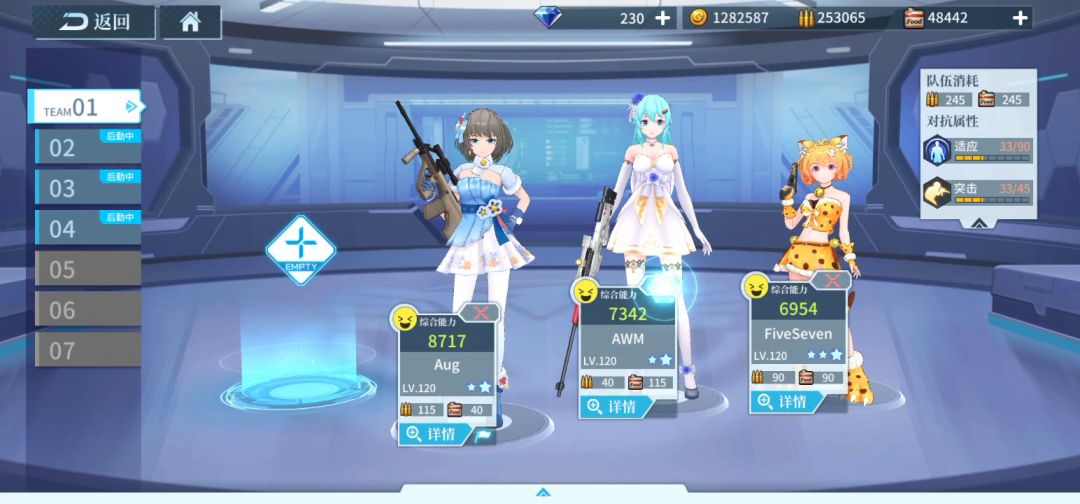Choose the team 07 slot
1080x504 pixels.
coord(87,350)
